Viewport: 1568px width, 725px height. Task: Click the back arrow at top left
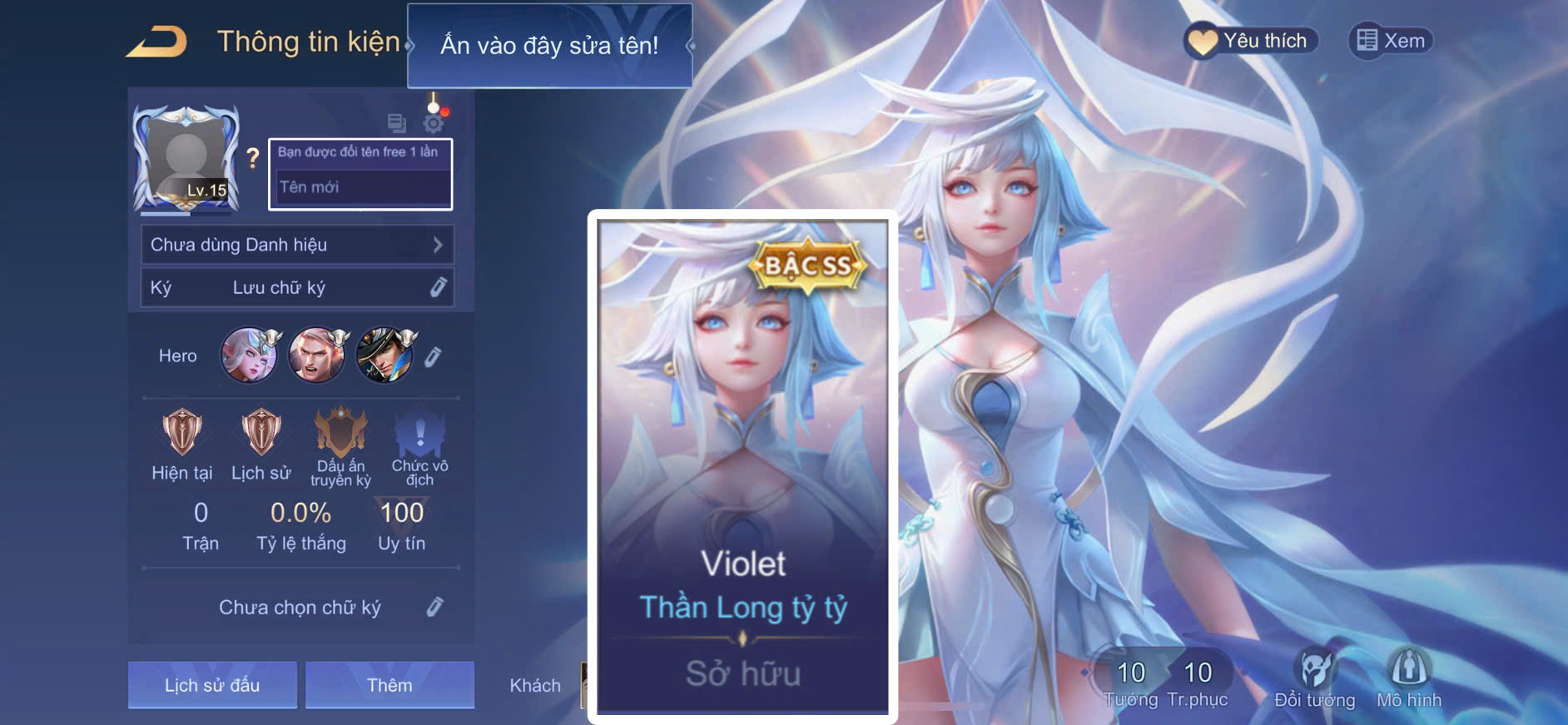[155, 42]
